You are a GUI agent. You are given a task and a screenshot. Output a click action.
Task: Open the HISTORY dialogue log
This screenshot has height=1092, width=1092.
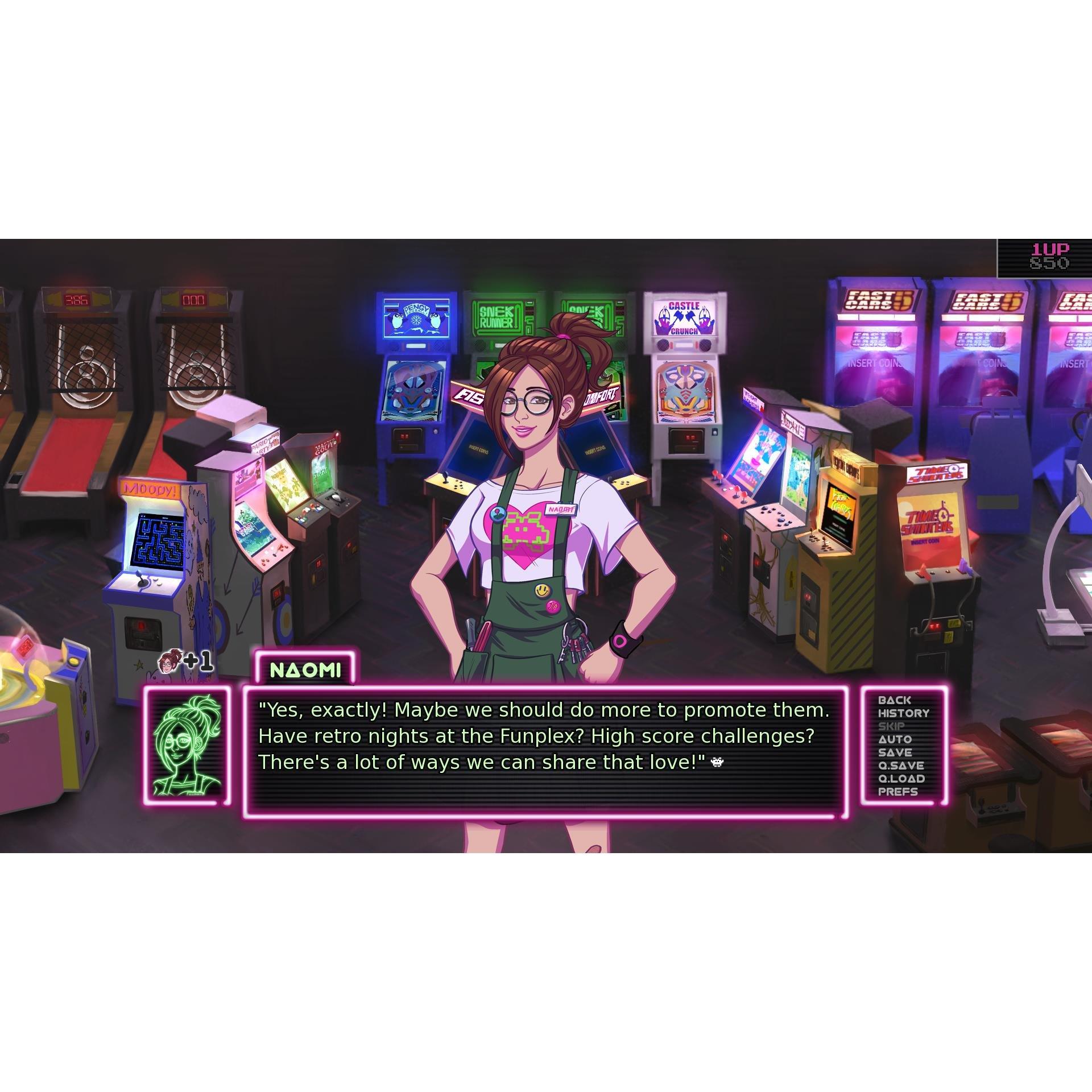point(904,714)
